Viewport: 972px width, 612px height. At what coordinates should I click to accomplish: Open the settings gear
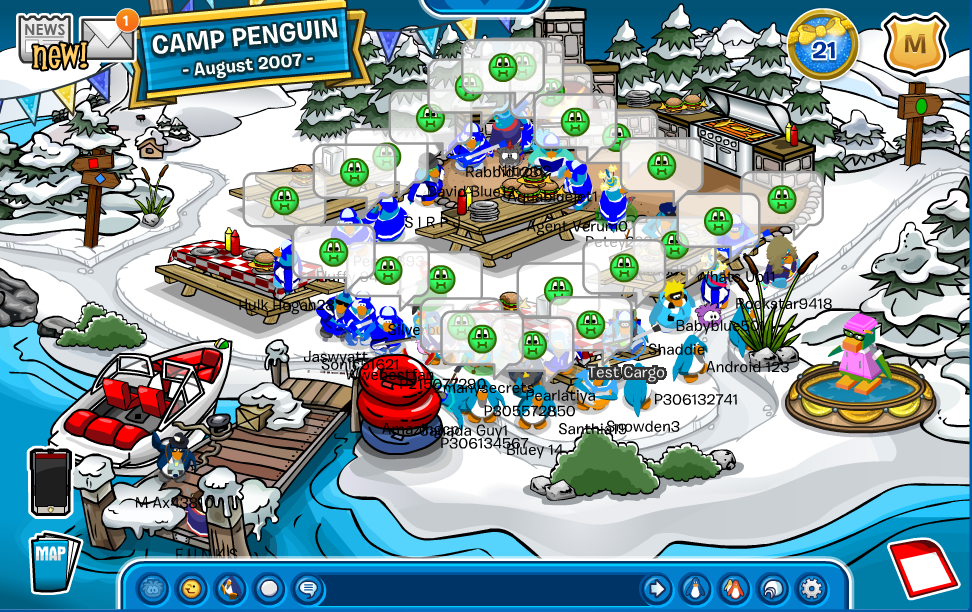811,587
